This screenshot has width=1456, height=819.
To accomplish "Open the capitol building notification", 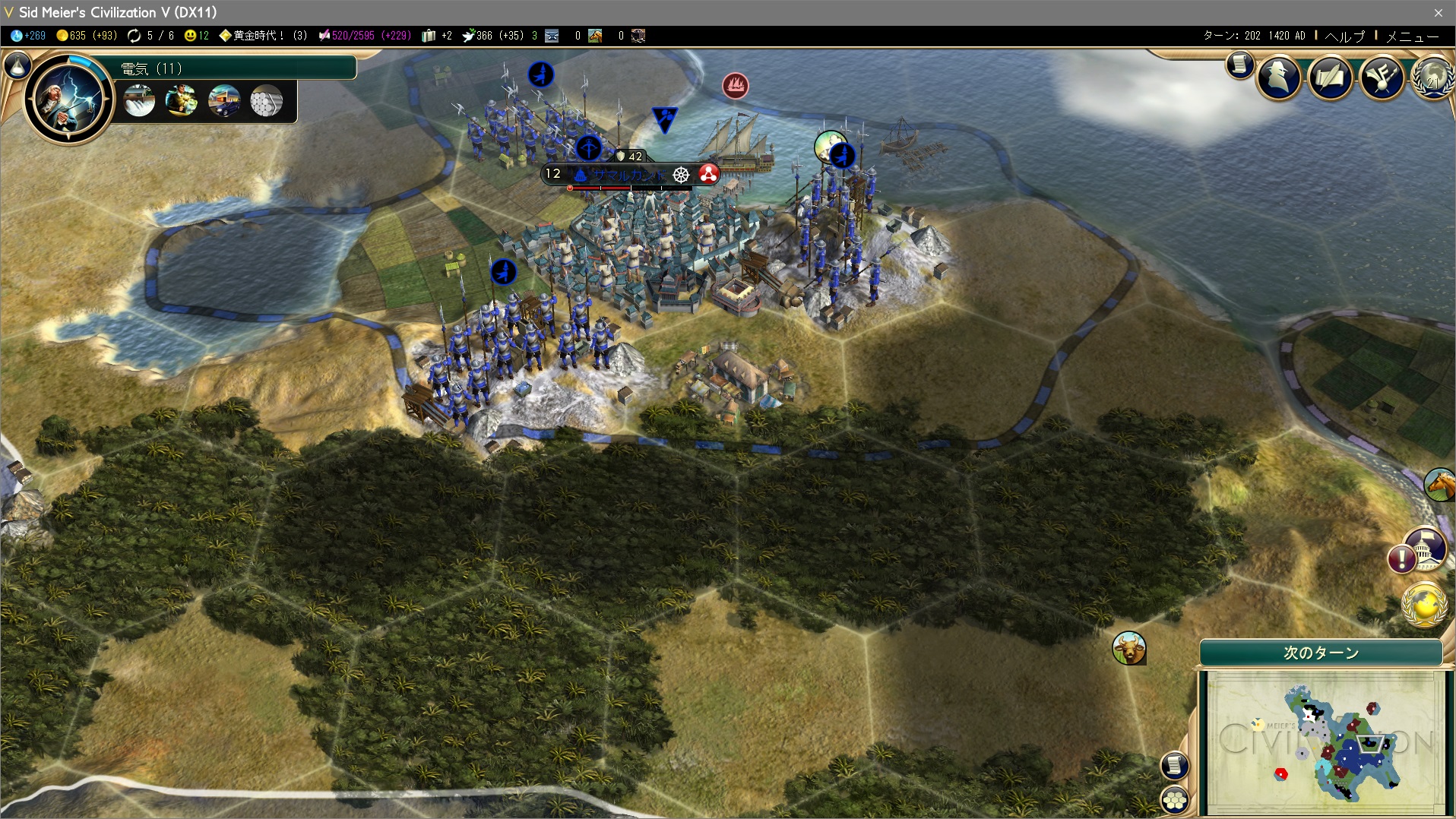I will (1423, 549).
